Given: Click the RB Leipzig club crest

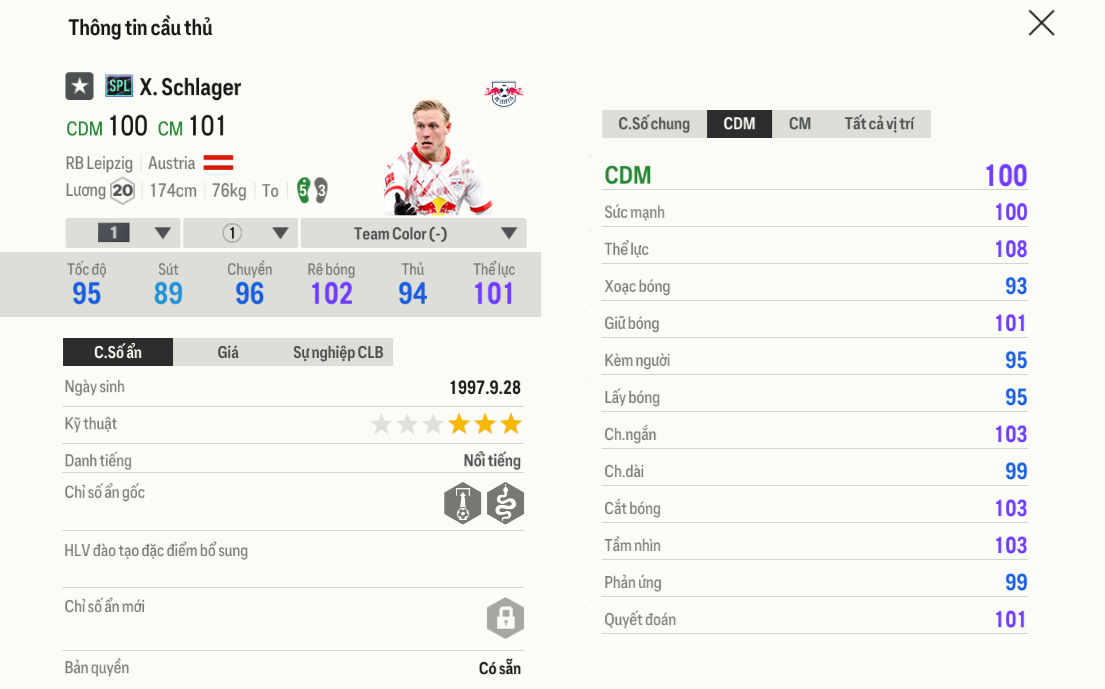Looking at the screenshot, I should (x=503, y=94).
